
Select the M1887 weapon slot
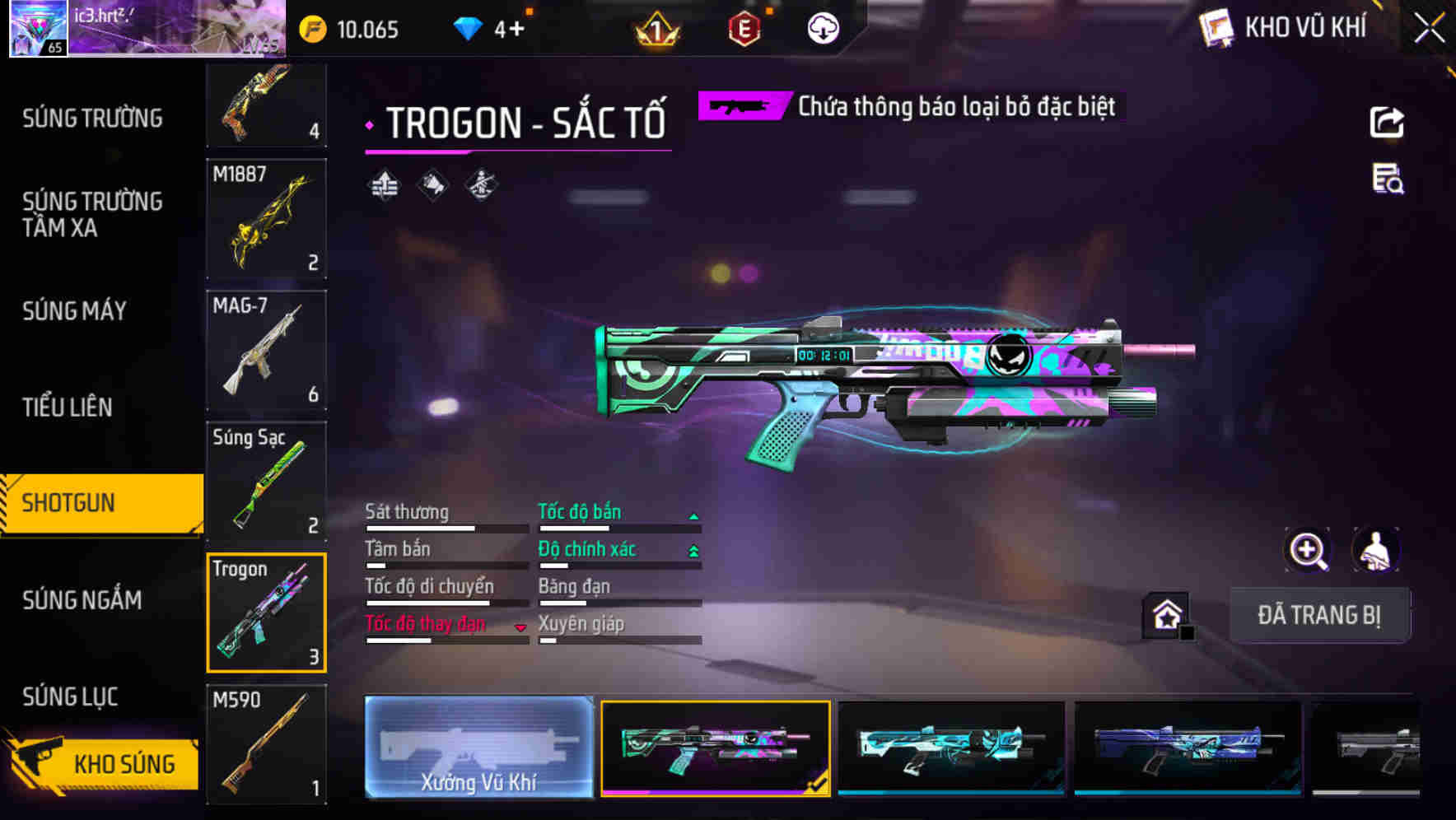(266, 218)
